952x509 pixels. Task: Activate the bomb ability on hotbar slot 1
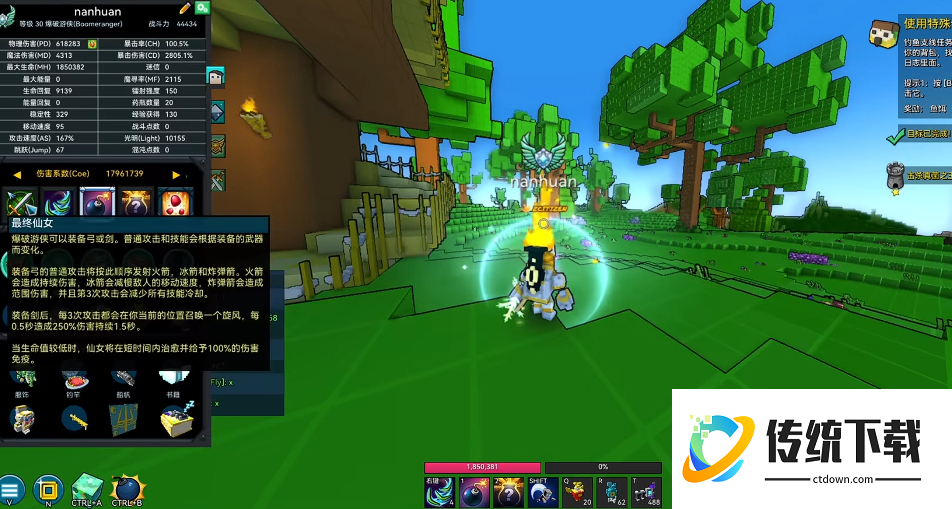tap(474, 491)
